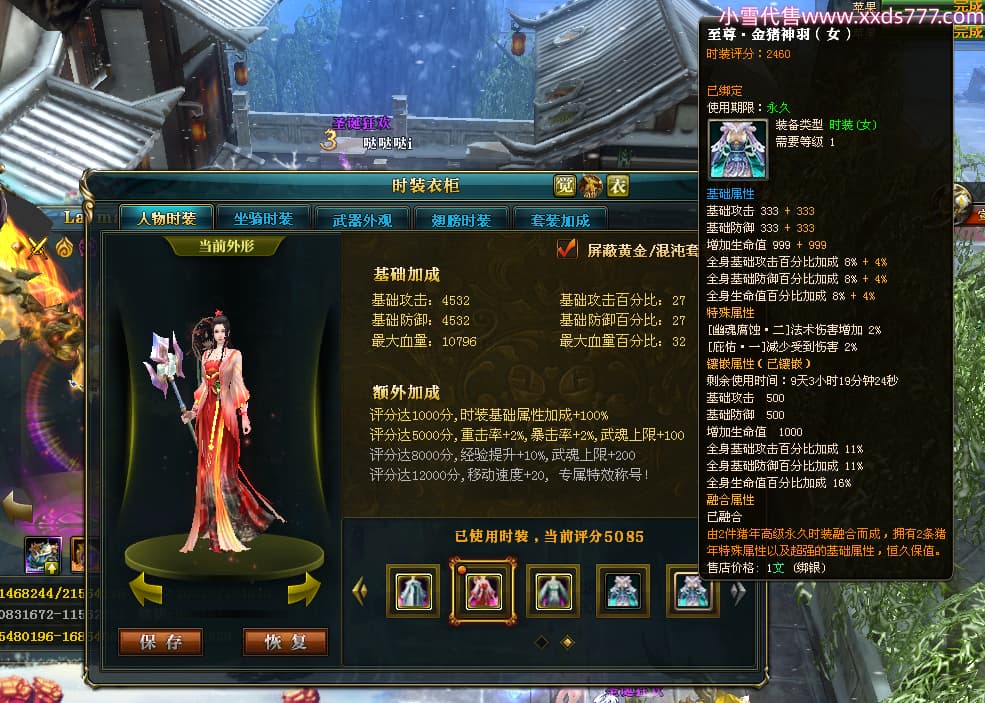Click the 恢复 button
Screen dimensions: 985x703
[x=285, y=642]
